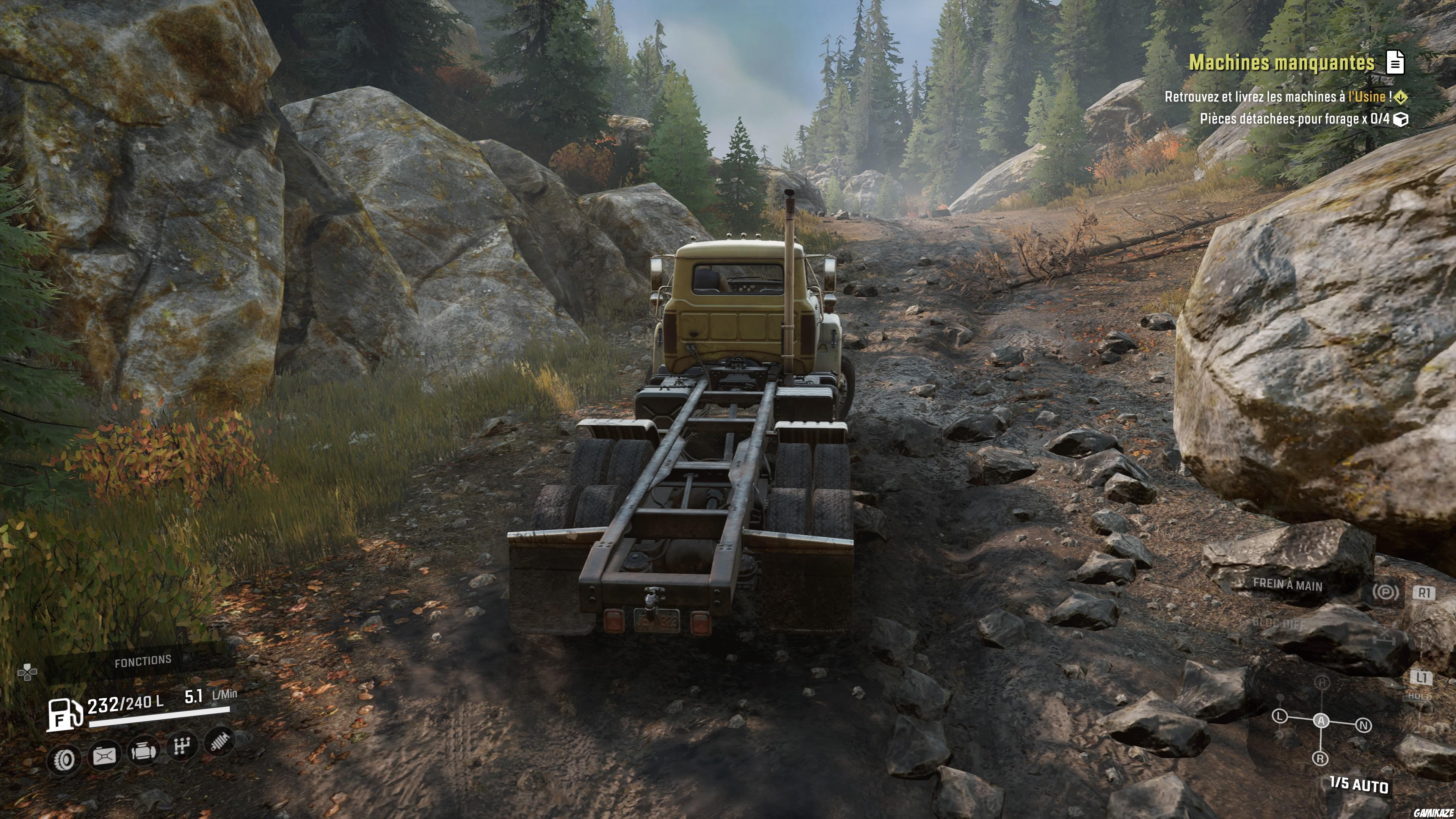Inspect the fuel tank damage icon
The image size is (1456, 819).
(105, 755)
